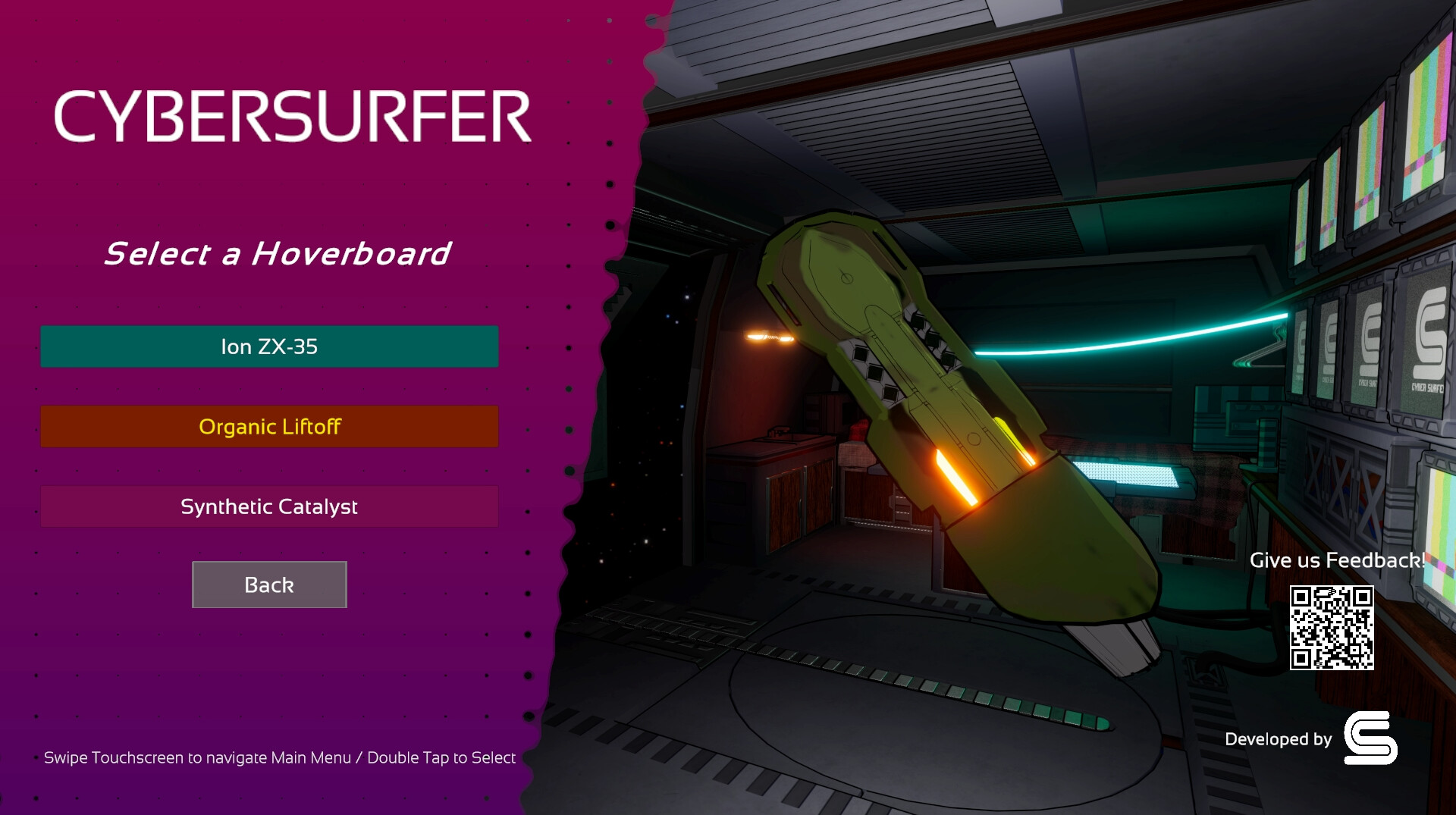
Task: Scan the Give us Feedback QR code
Action: (1332, 626)
